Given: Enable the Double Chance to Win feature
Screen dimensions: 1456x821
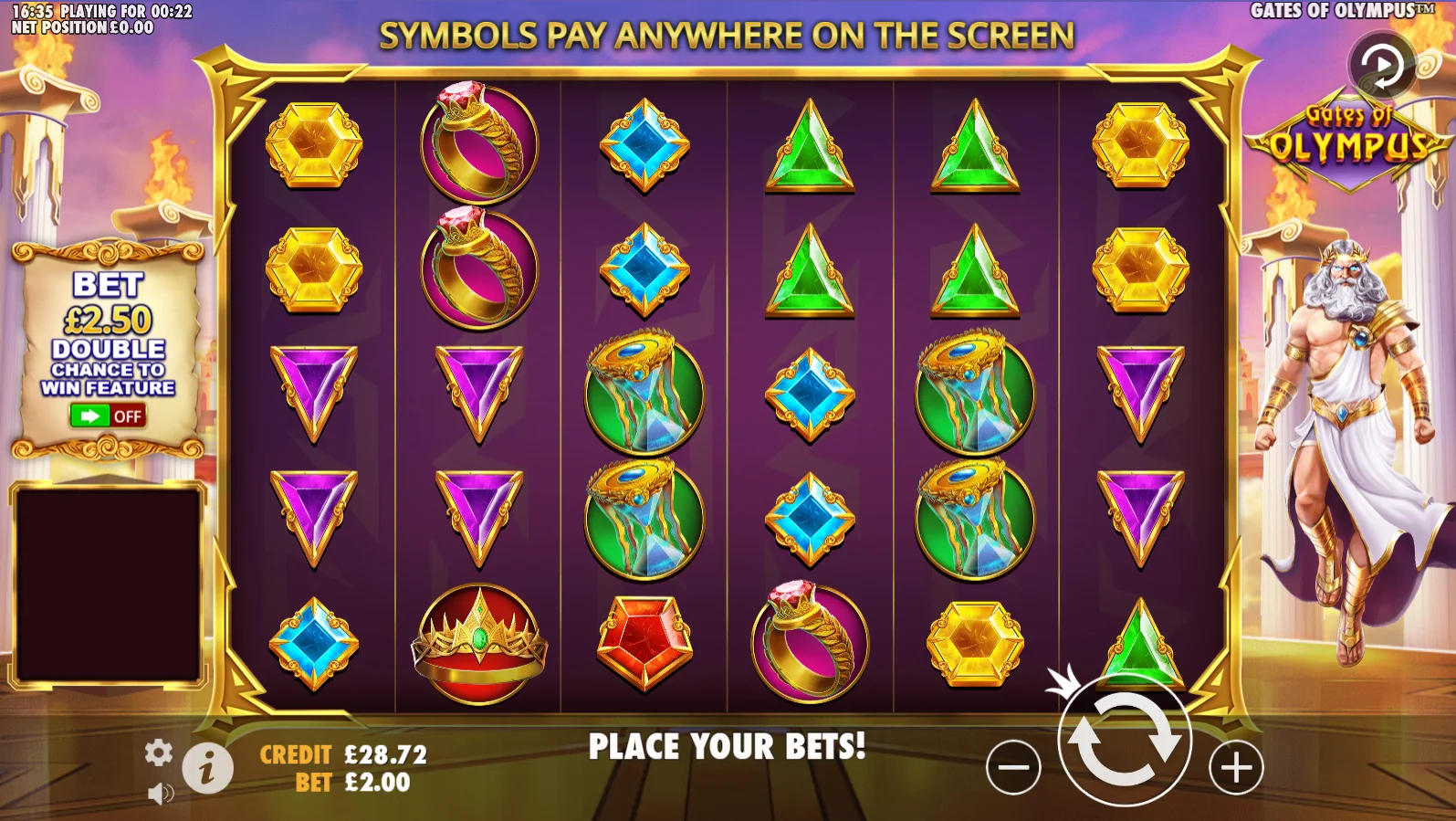Looking at the screenshot, I should (108, 416).
